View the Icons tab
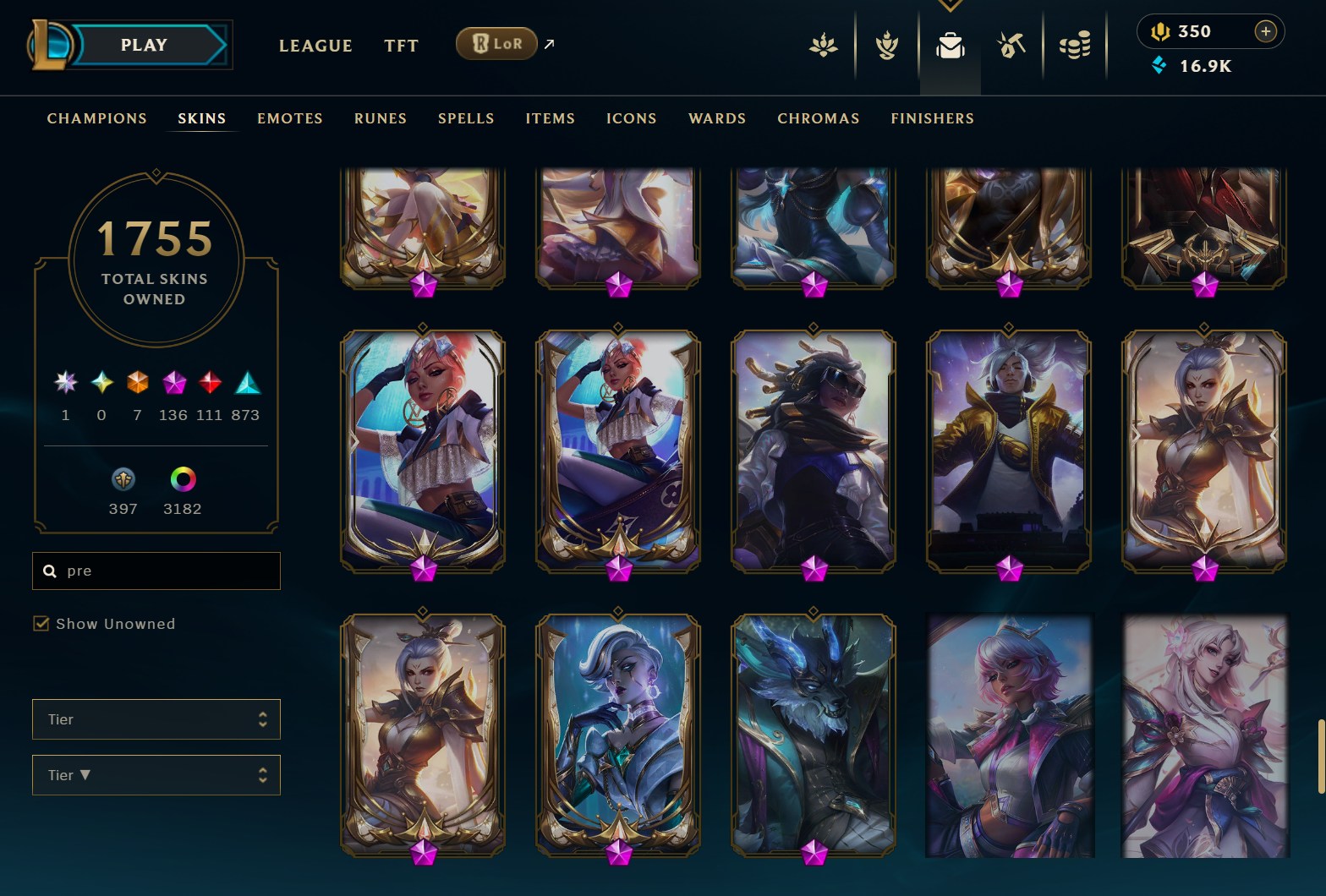Screen dimensions: 1326x896 pyautogui.click(x=632, y=118)
